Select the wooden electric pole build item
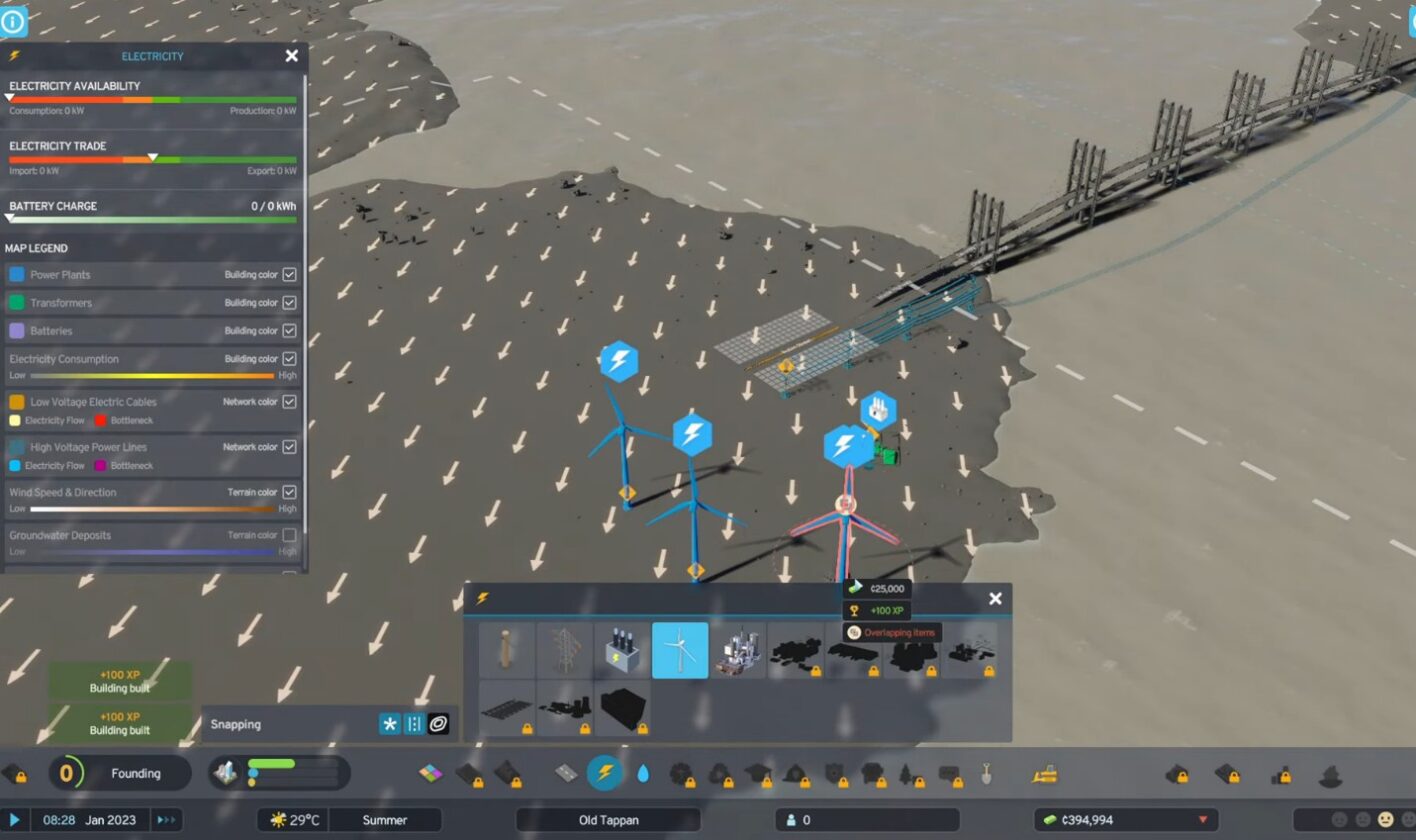Screen dimensions: 1416x840 pyautogui.click(x=507, y=650)
